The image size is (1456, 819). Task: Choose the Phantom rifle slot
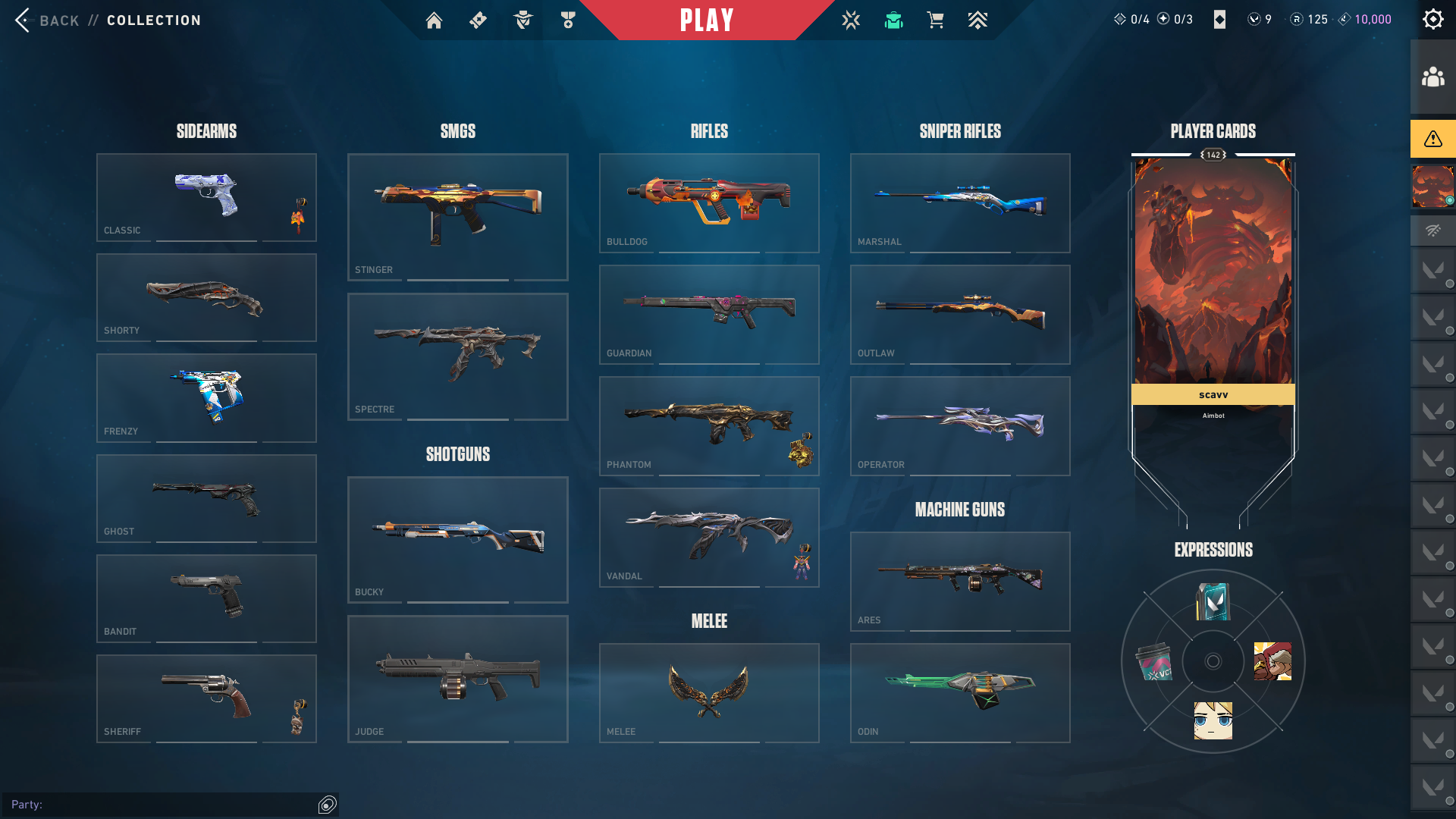[709, 425]
